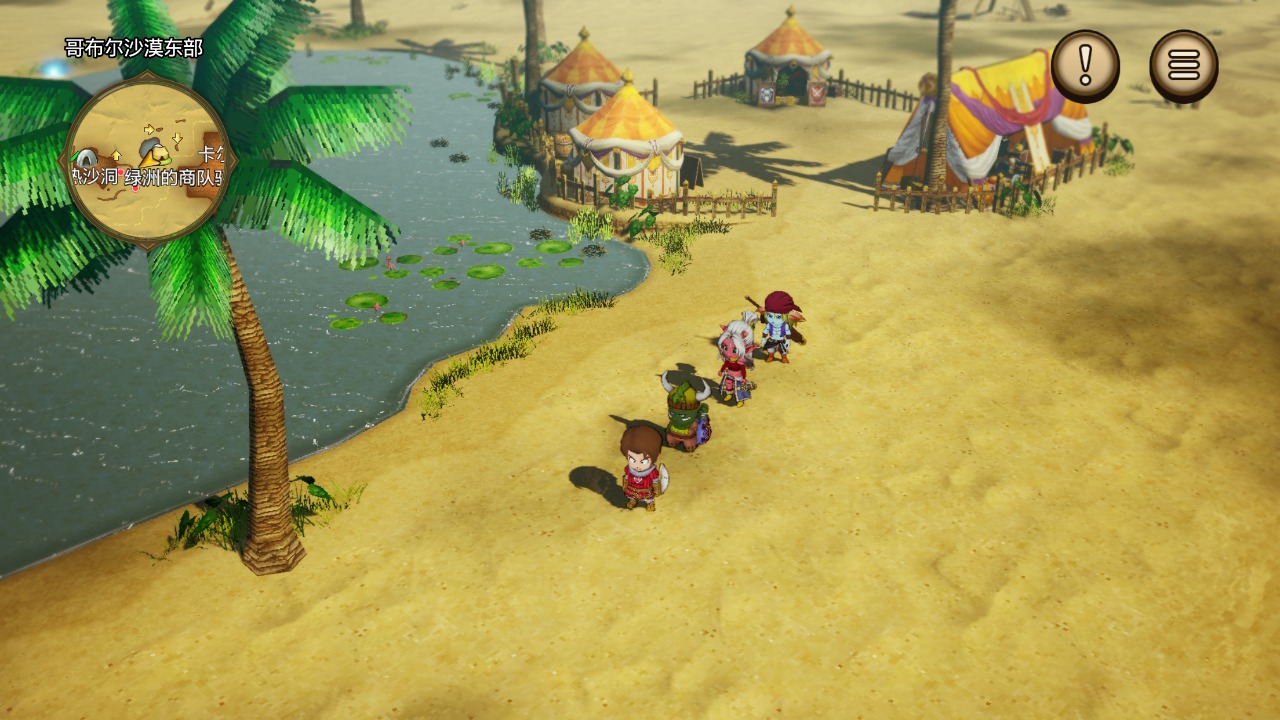The height and width of the screenshot is (720, 1280).
Task: Open the circular desert minimap
Action: tap(148, 160)
